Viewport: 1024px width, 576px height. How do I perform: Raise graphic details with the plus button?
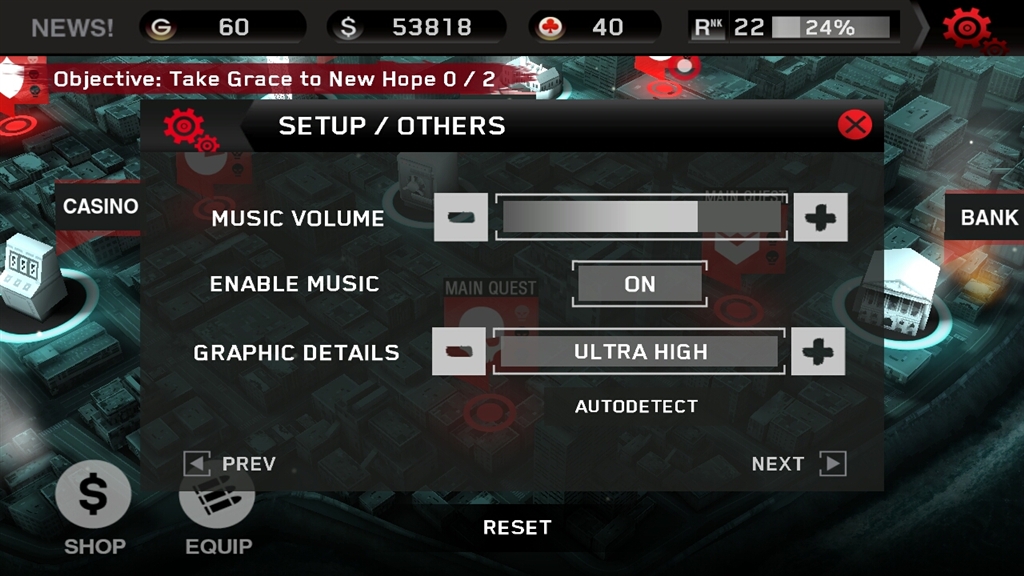pos(818,352)
